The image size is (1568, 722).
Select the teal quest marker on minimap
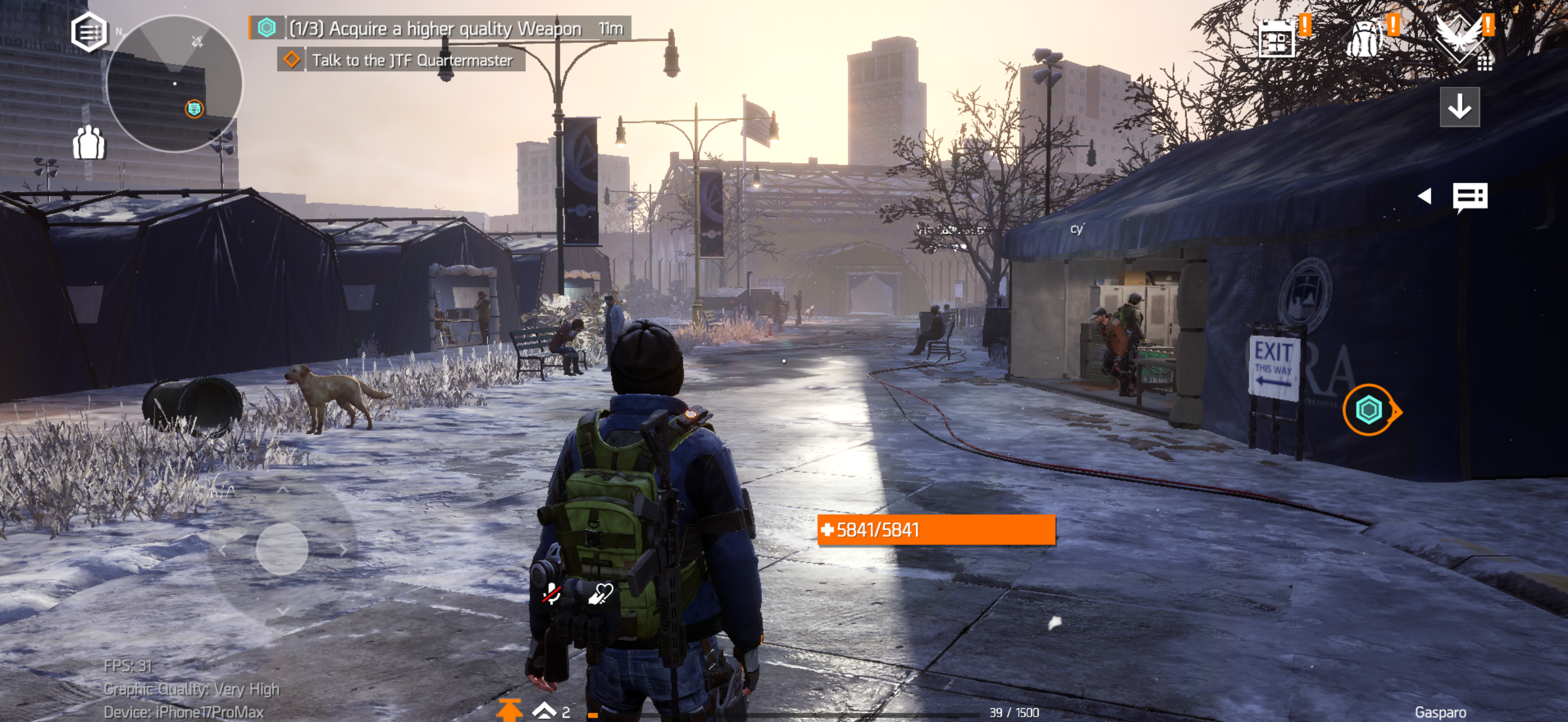pos(194,109)
